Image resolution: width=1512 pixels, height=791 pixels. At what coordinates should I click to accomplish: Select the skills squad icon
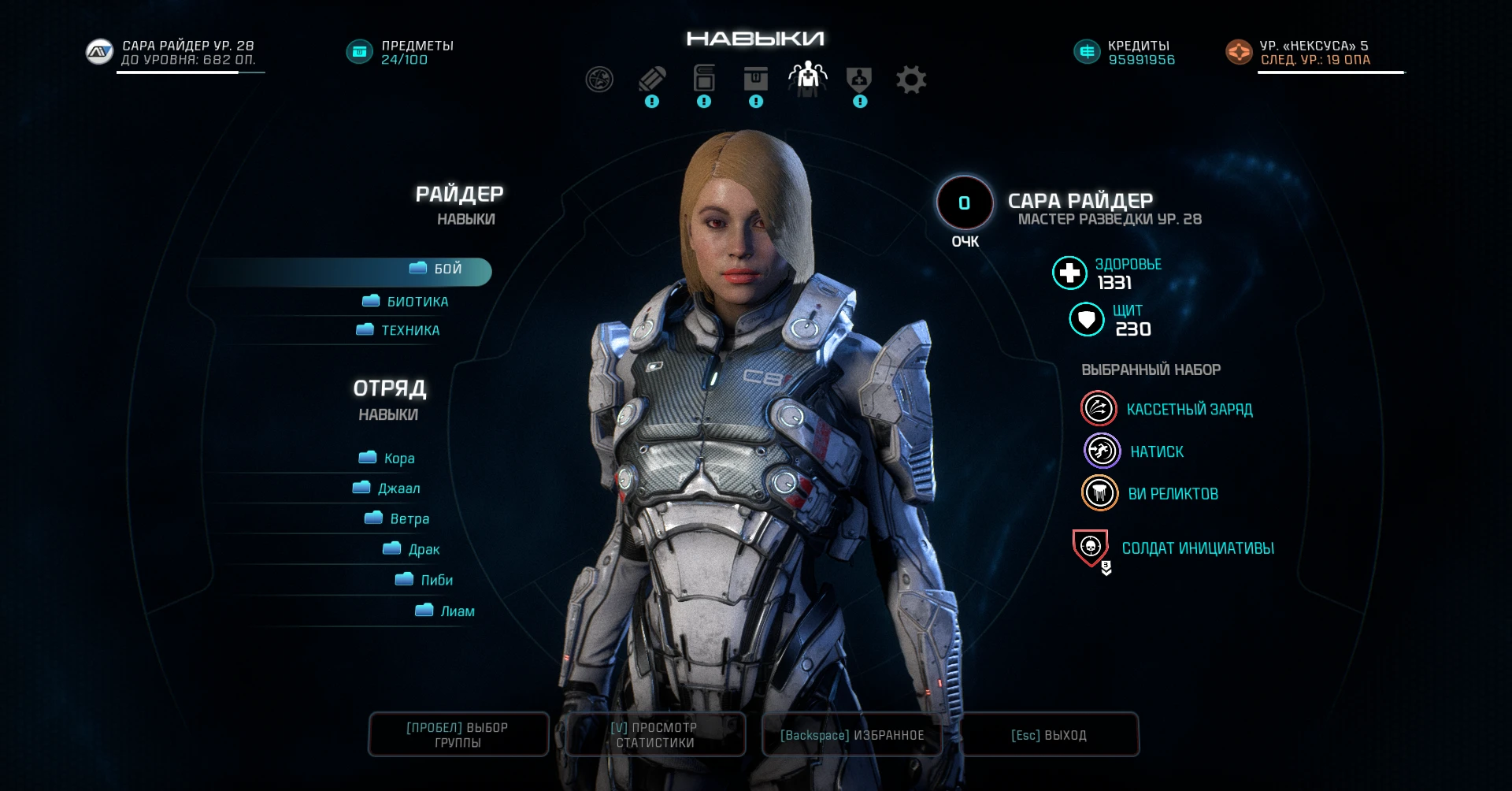pos(807,79)
